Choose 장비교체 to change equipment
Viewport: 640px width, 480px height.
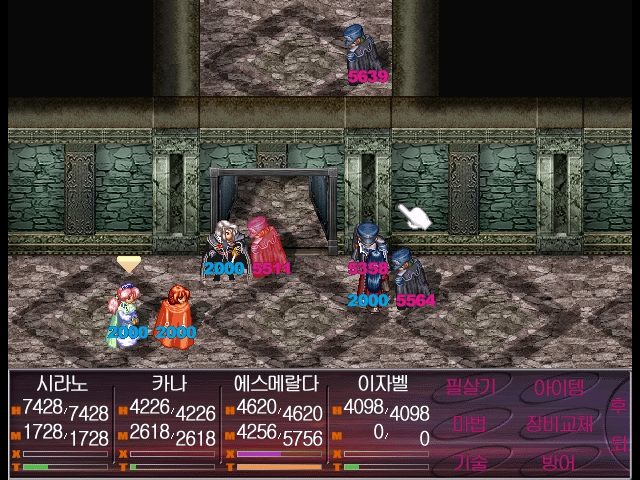pos(559,424)
